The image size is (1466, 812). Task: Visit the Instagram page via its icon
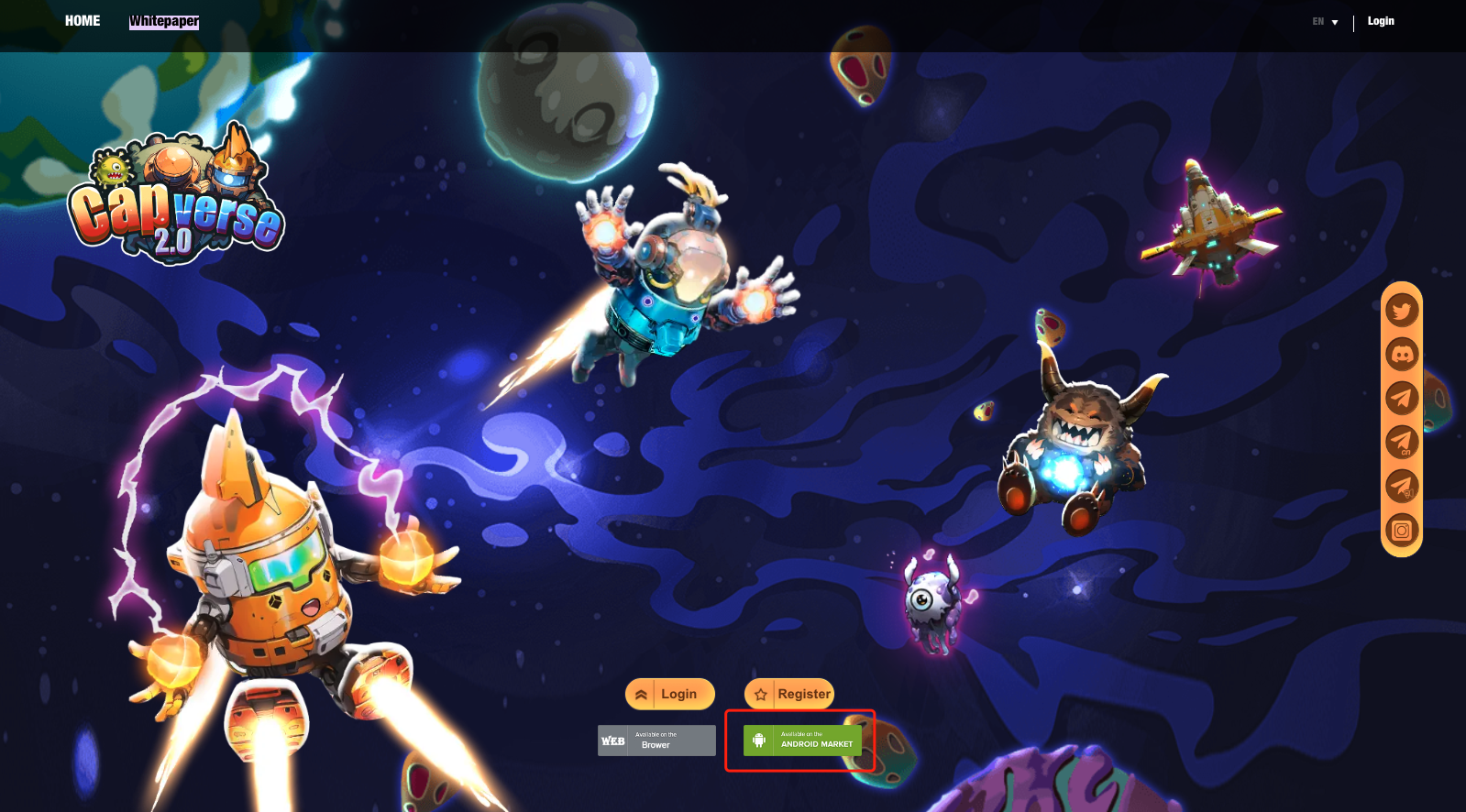(x=1402, y=530)
